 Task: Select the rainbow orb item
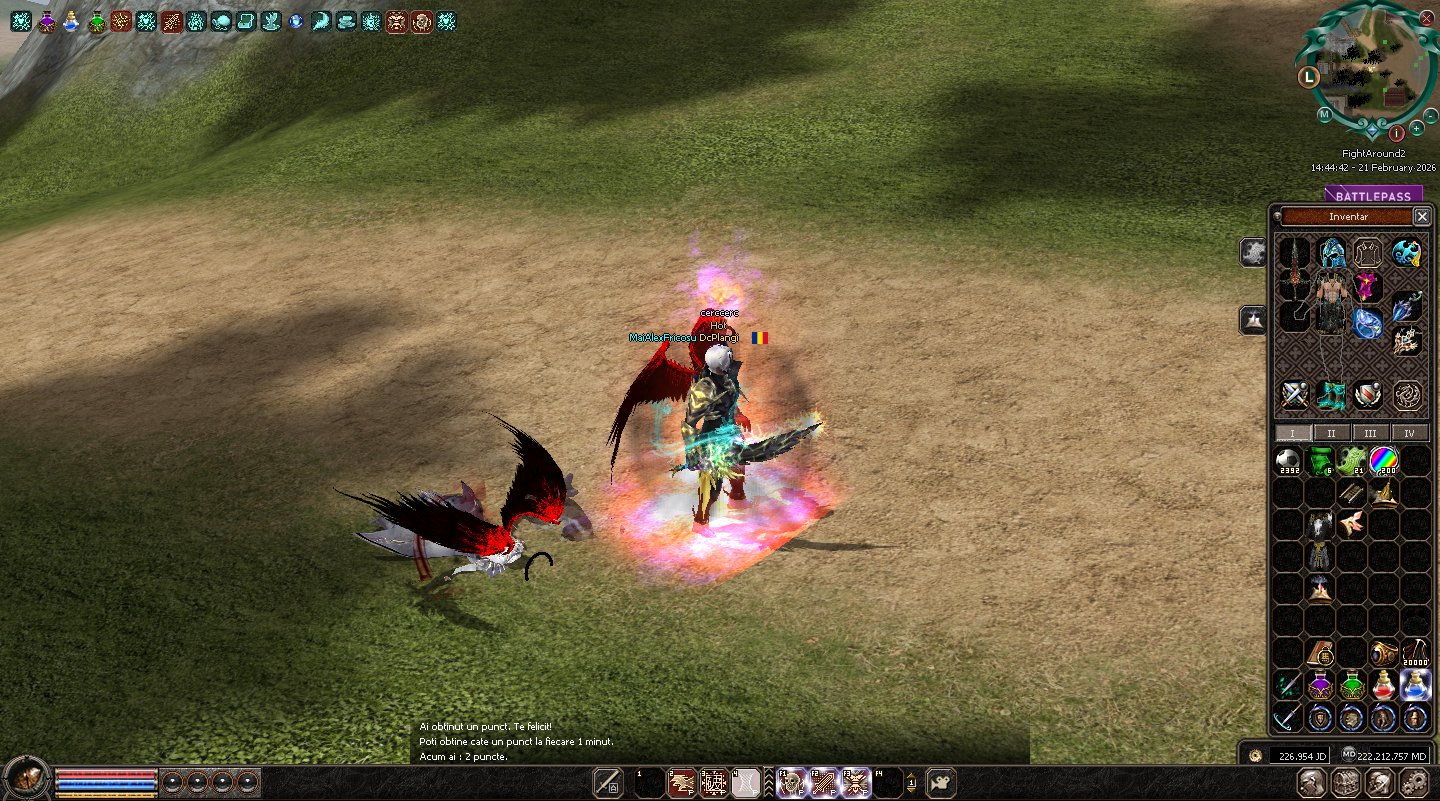coord(1384,461)
